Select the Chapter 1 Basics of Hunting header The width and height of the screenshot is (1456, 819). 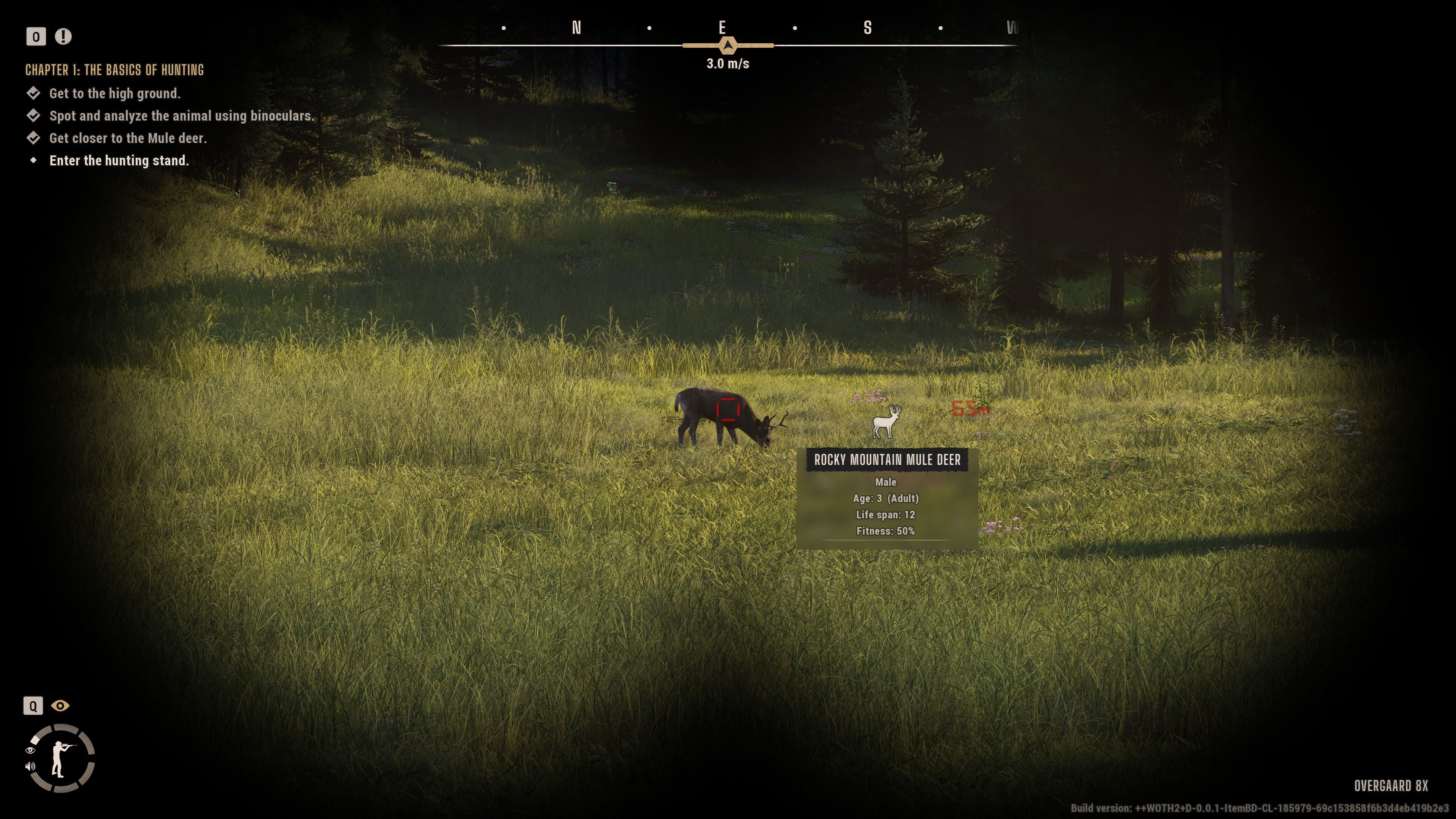tap(115, 70)
